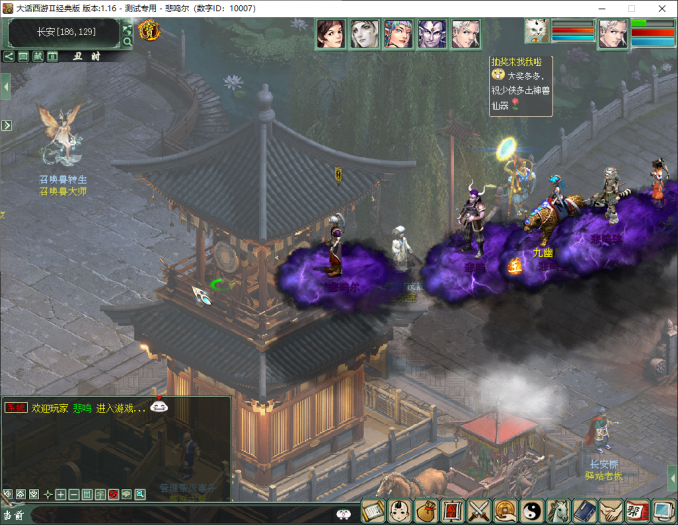Open the white horse mount icon
Screen dimensions: 678x525
[558, 511]
